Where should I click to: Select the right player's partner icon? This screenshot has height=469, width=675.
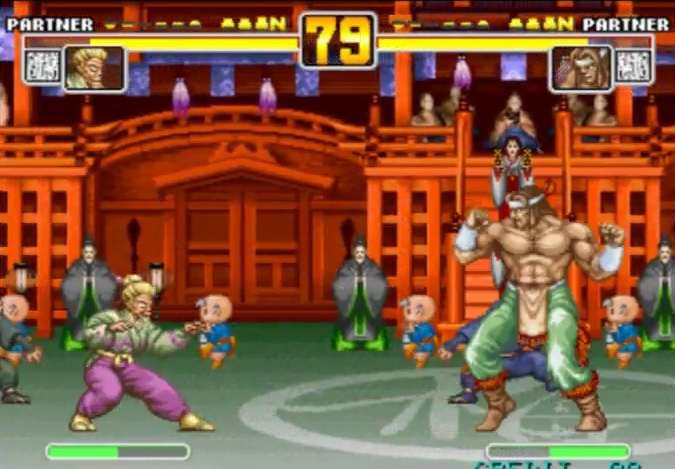632,67
